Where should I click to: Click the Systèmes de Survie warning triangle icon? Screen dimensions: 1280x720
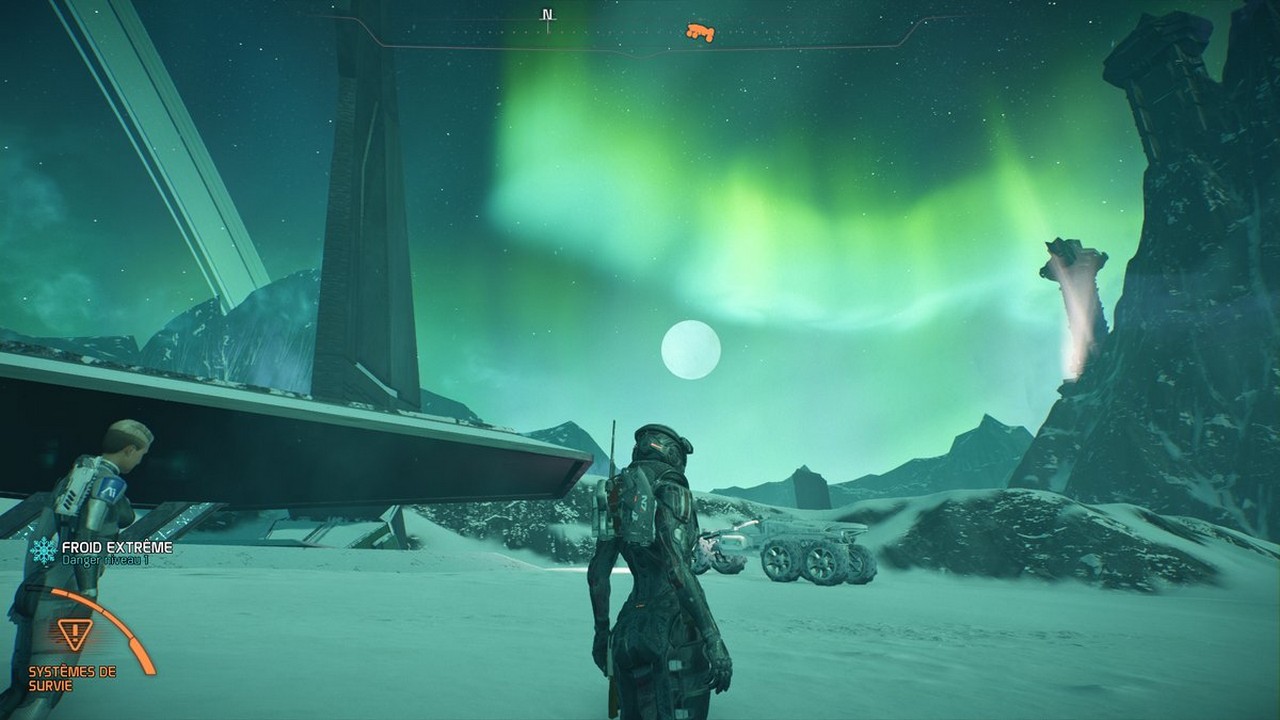pyautogui.click(x=75, y=634)
